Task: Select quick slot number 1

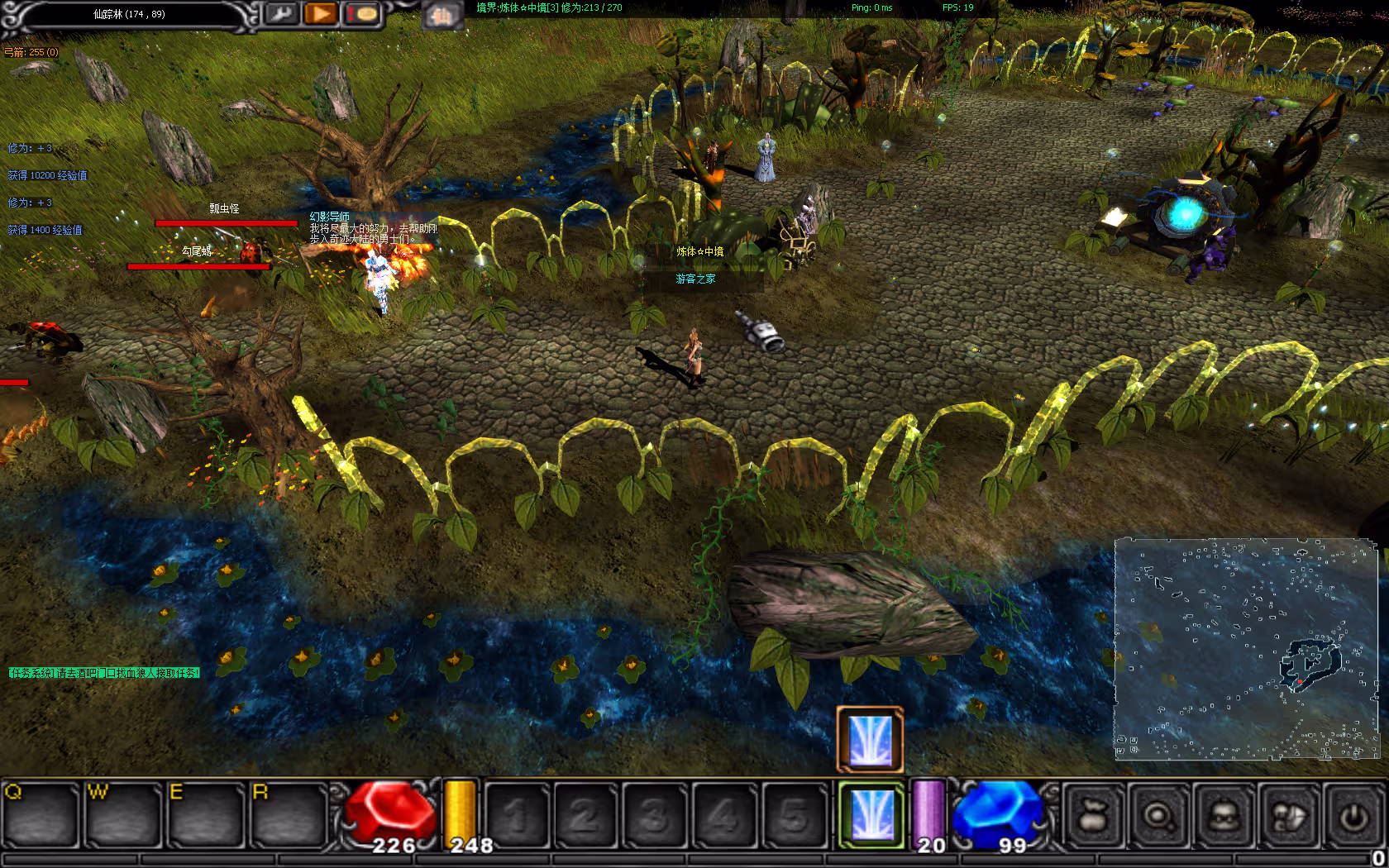Action: [x=517, y=816]
